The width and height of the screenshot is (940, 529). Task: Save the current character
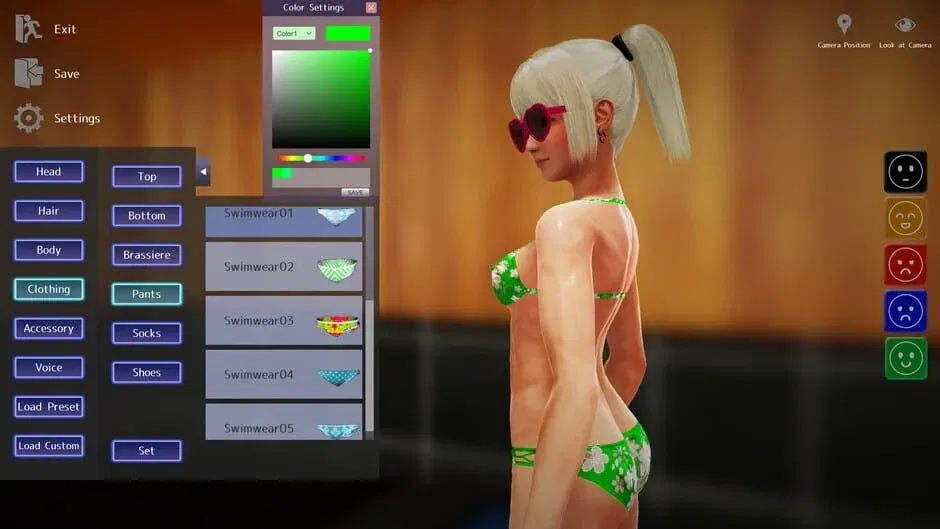[x=47, y=74]
